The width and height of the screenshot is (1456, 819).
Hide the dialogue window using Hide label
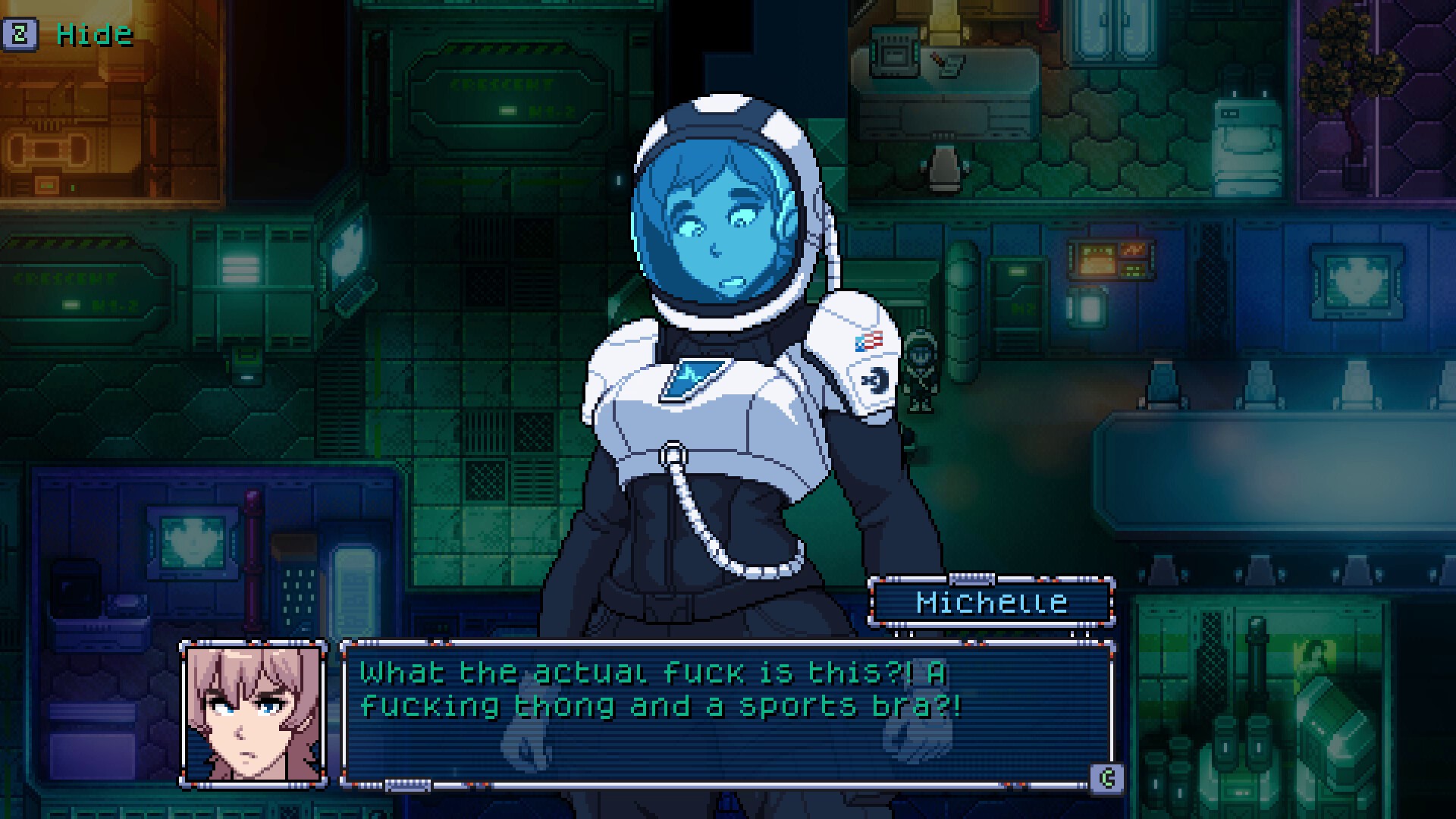click(94, 34)
